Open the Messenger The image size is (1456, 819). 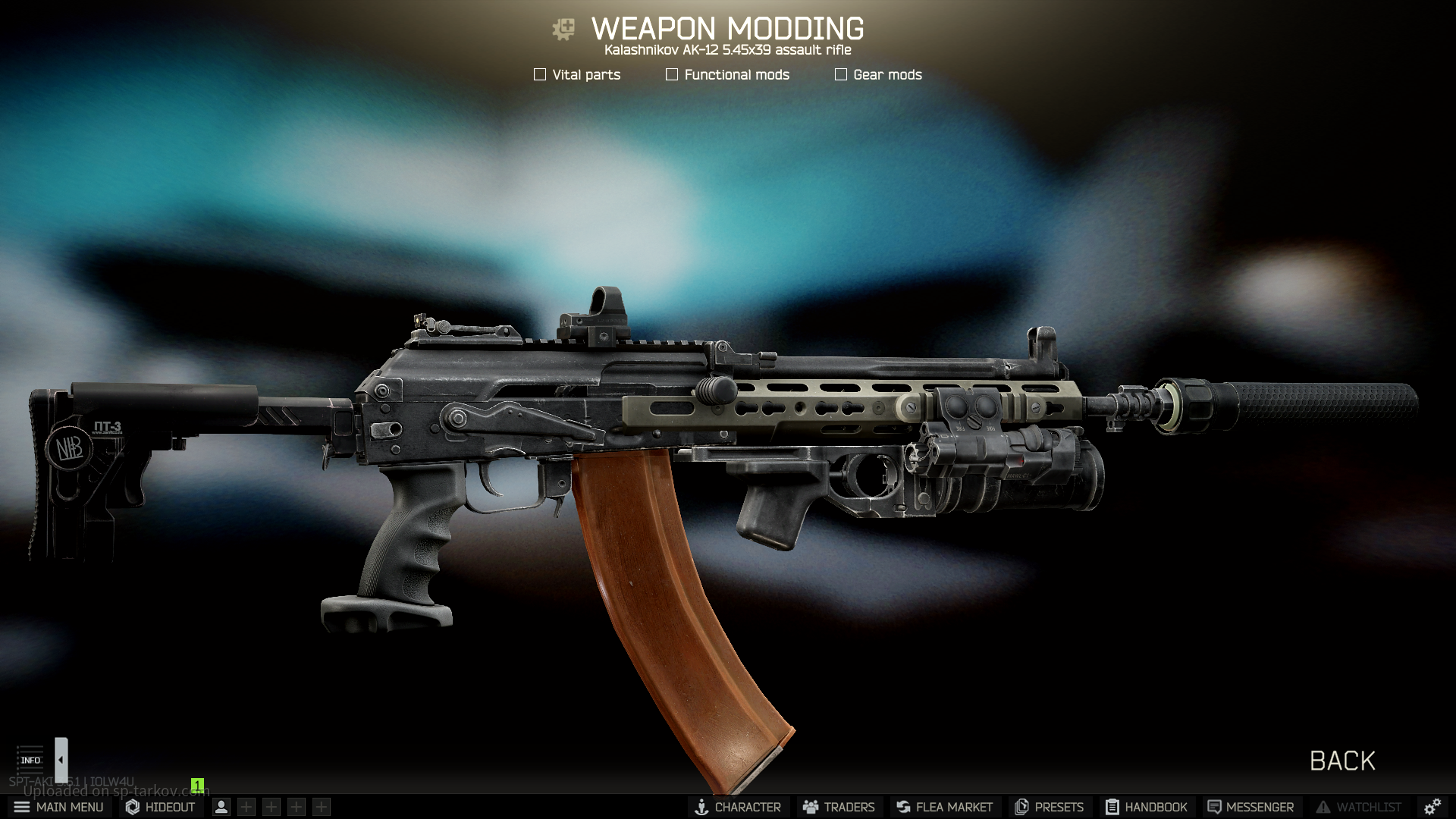(x=1250, y=807)
